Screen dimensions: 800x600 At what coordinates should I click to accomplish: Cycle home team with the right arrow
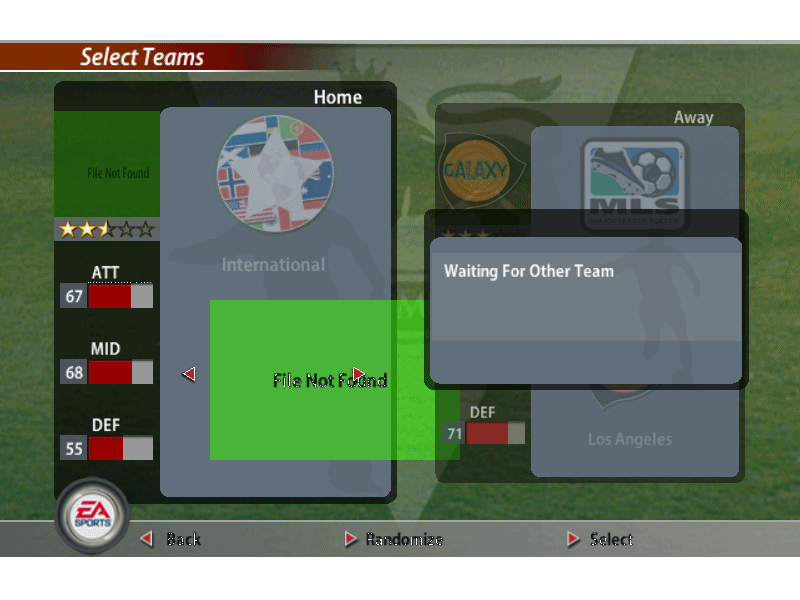click(359, 374)
